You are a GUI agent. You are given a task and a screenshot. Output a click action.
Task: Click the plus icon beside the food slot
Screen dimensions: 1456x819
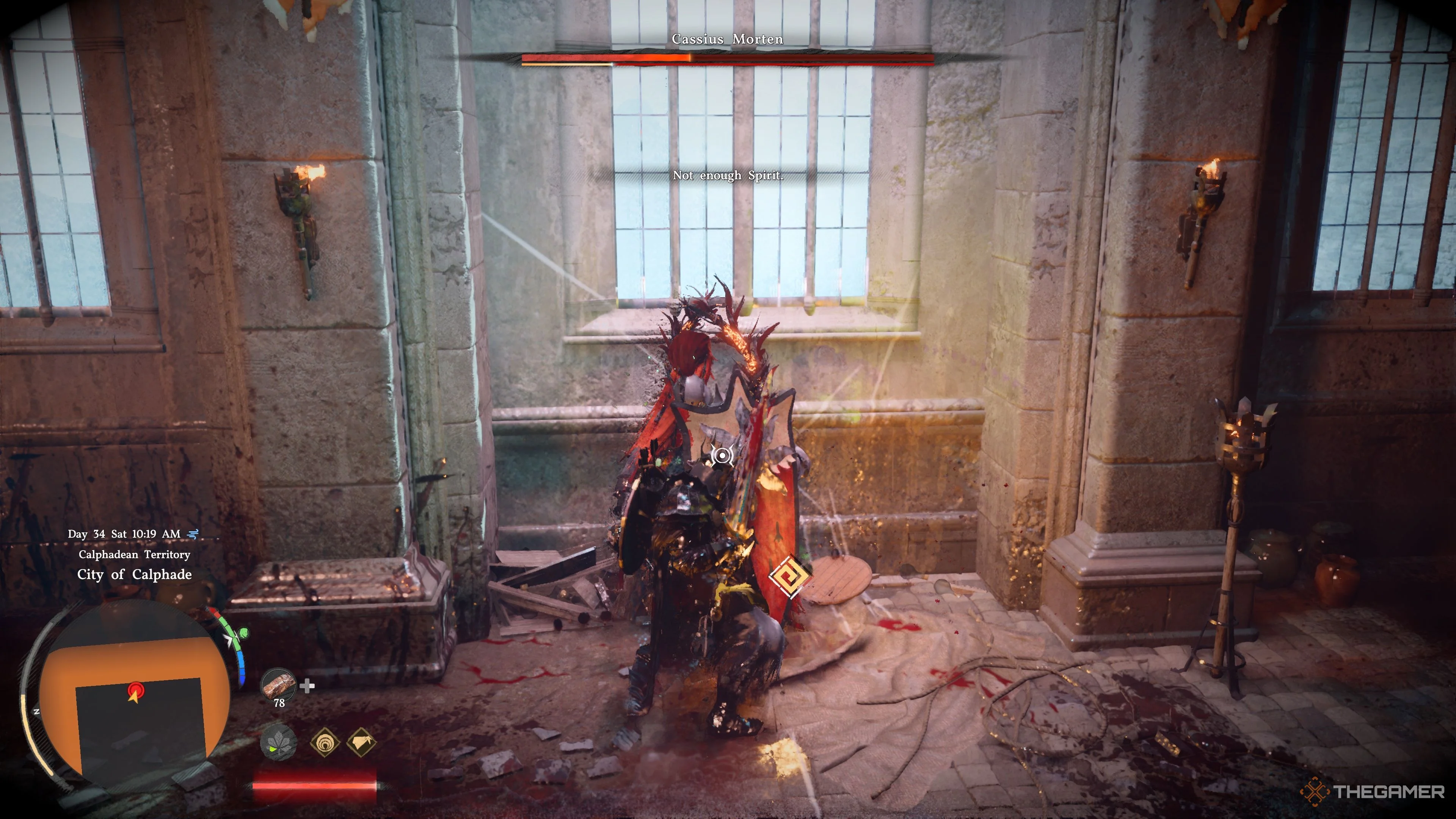(x=307, y=686)
